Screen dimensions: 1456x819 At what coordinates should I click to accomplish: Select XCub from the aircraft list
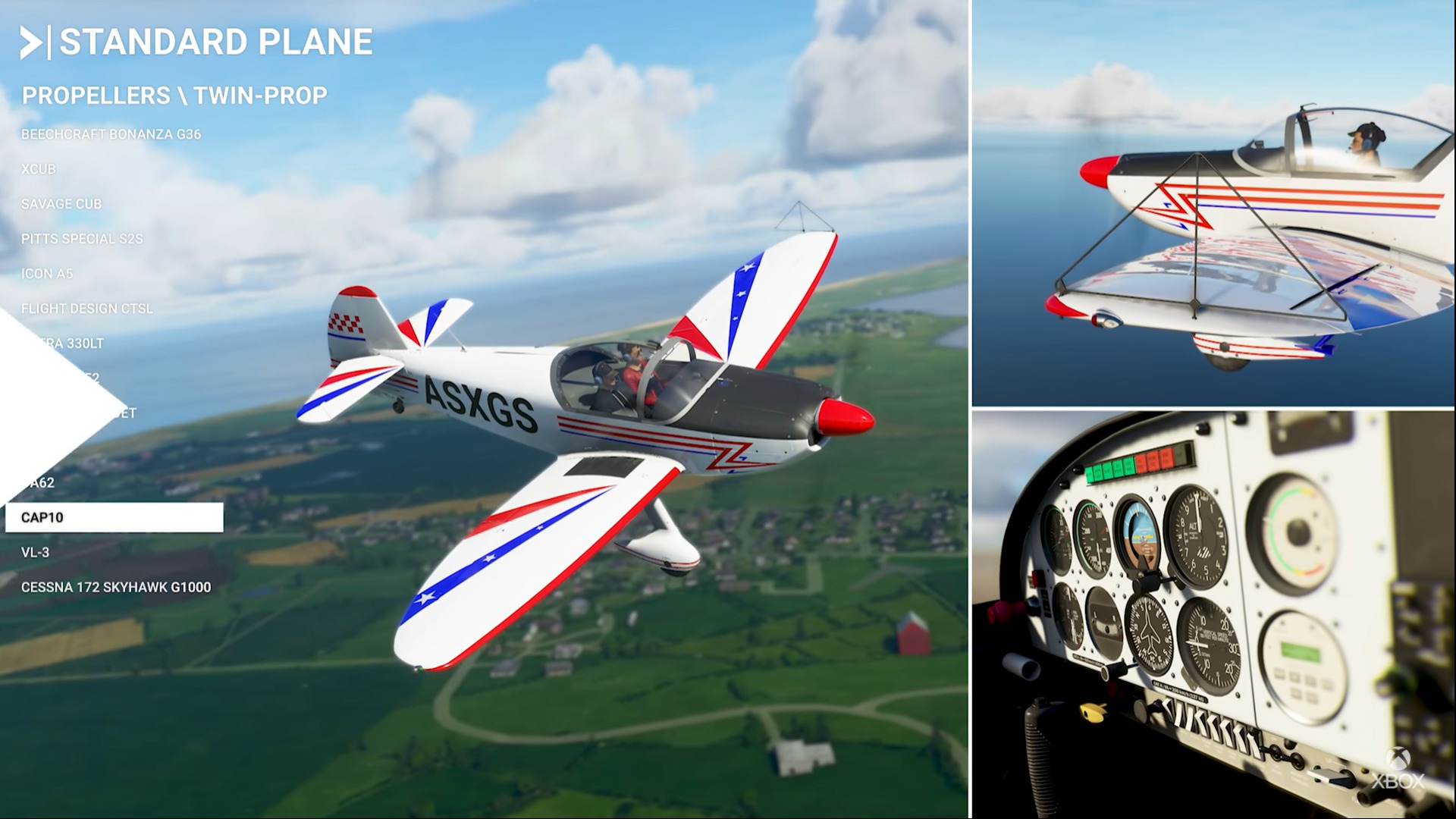click(39, 169)
